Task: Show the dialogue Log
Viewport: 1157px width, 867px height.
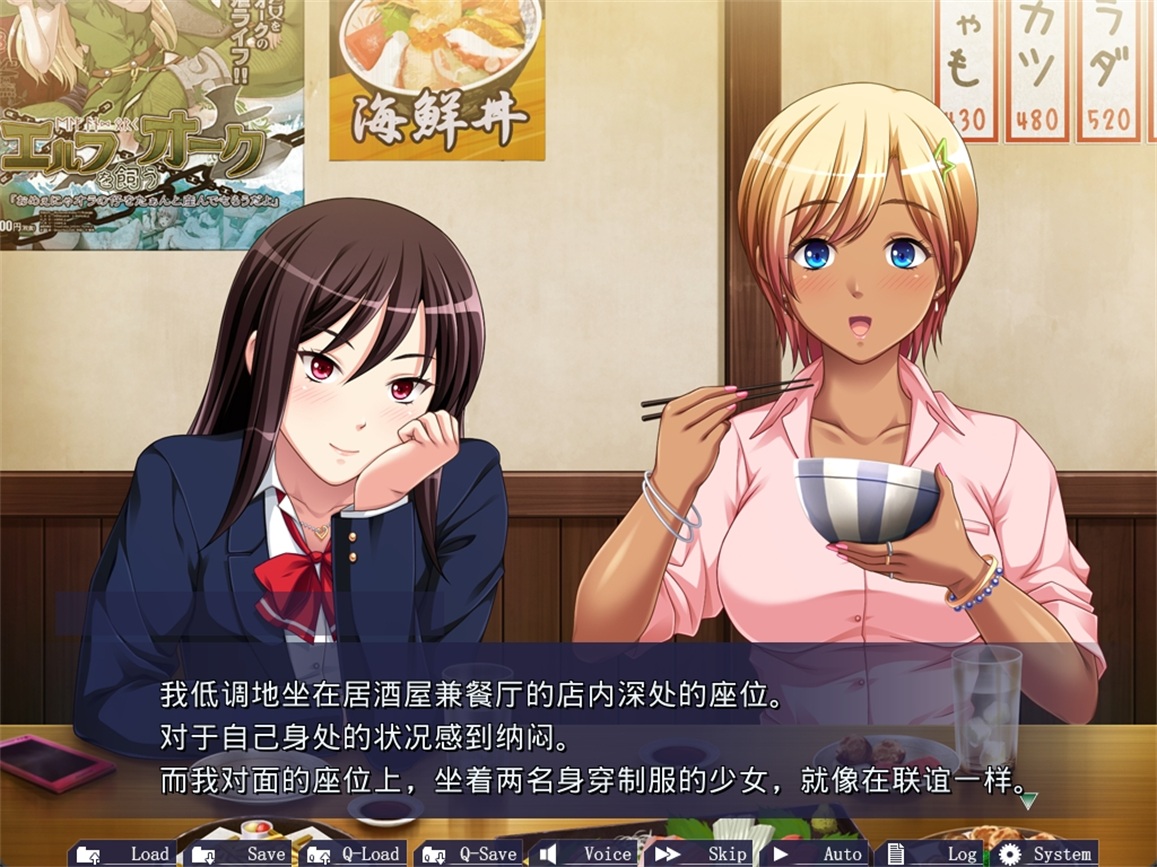Action: pyautogui.click(x=935, y=853)
